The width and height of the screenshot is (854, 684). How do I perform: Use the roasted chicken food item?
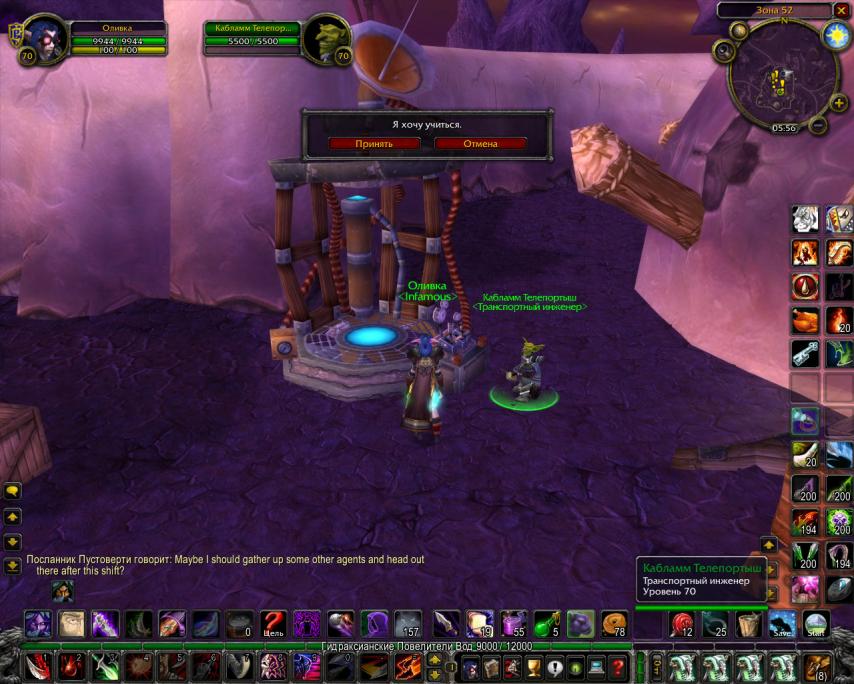pos(806,319)
